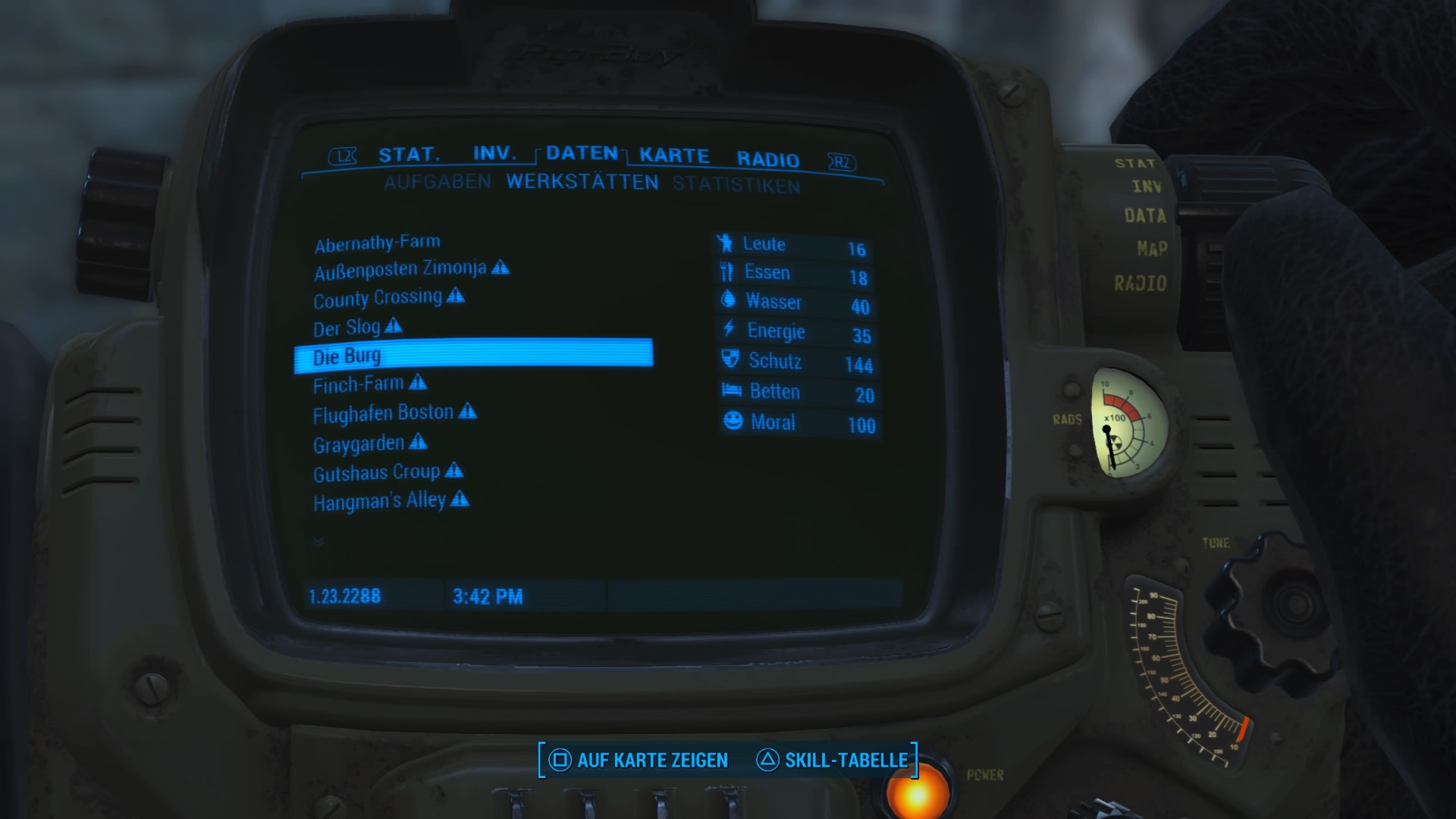Image resolution: width=1456 pixels, height=819 pixels.
Task: Open the STATISTIKEN sub-tab
Action: 736,186
